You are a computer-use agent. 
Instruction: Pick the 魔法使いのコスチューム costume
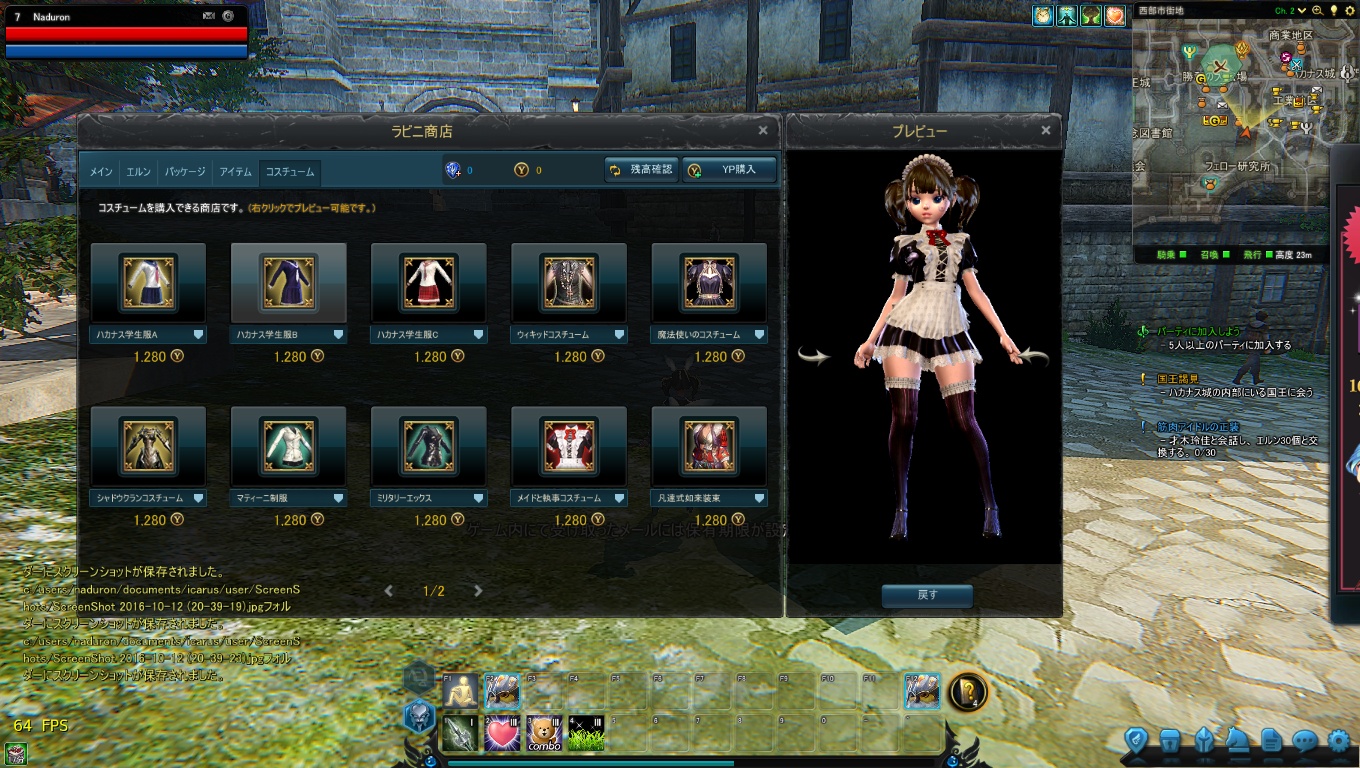(708, 284)
